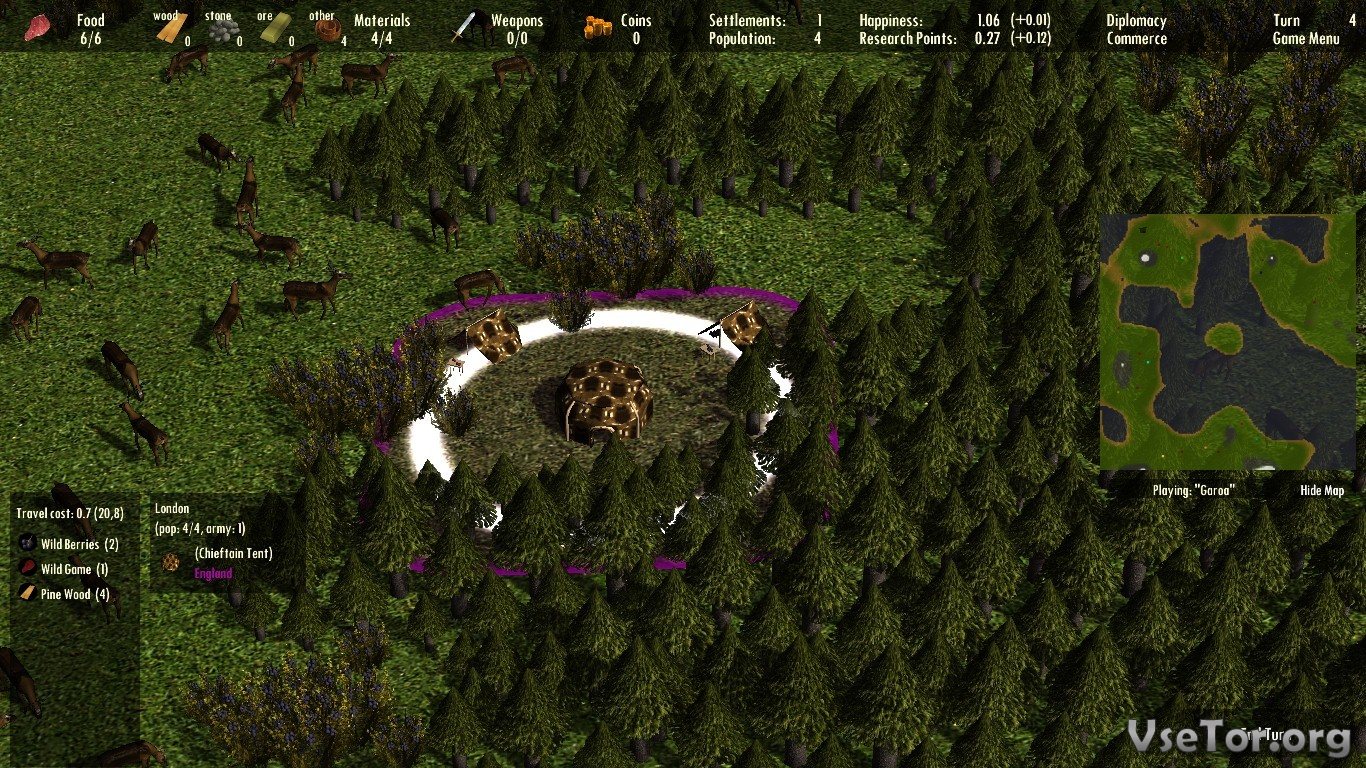
Task: Open the Diplomacy screen
Action: point(1136,20)
